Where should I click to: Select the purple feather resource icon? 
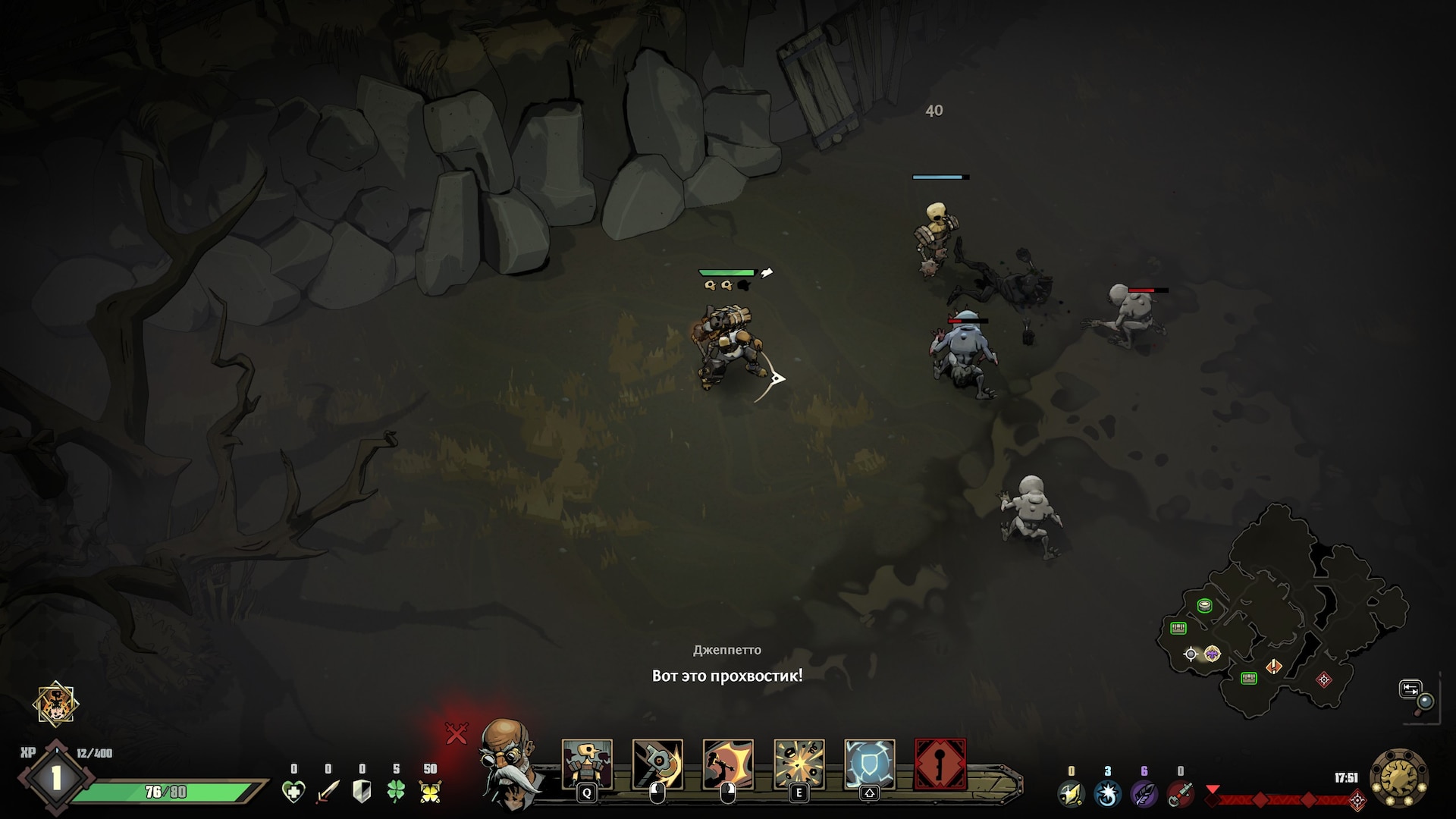click(1144, 794)
